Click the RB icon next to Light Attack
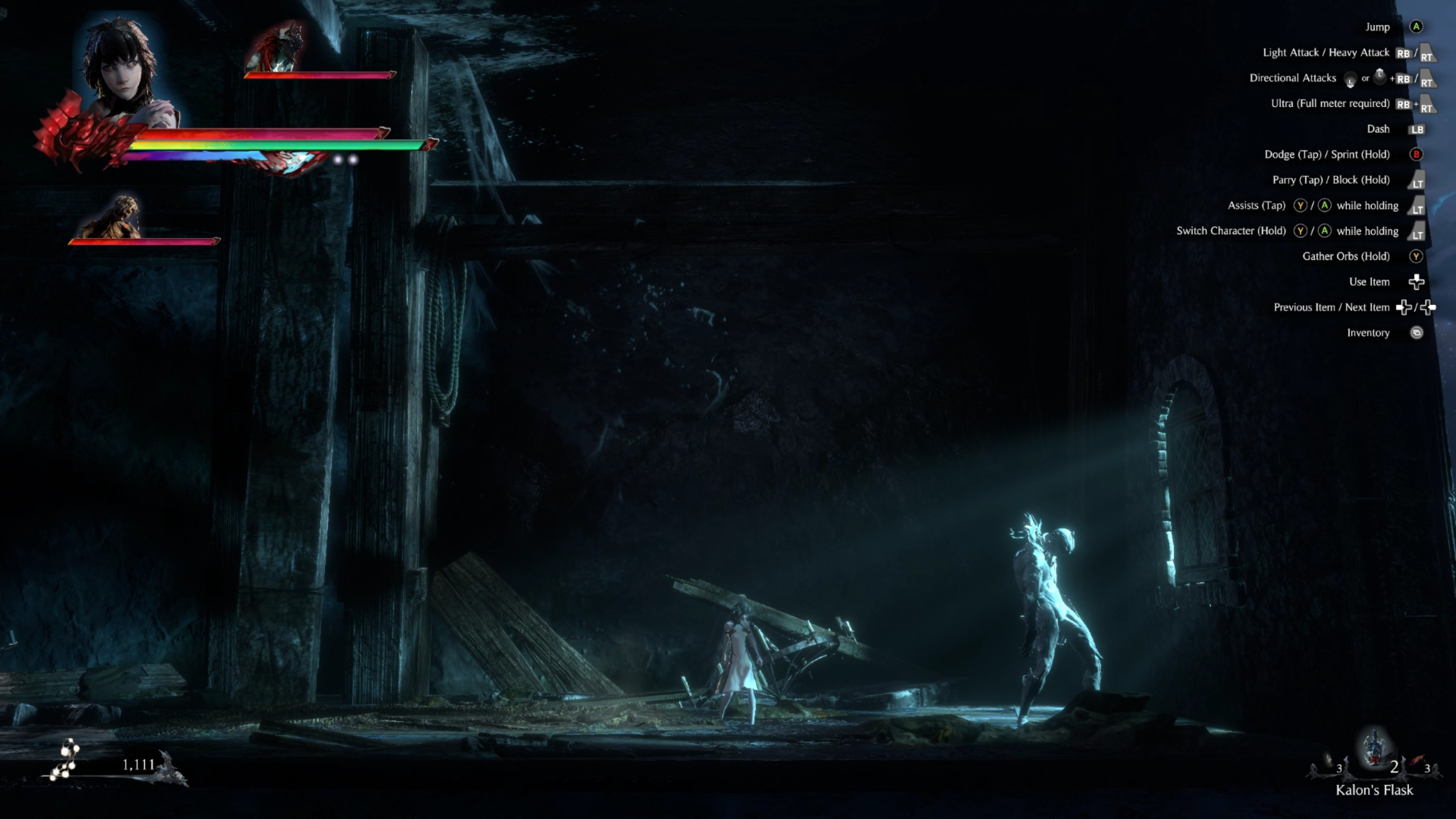Screen dimensions: 1456x819 pyautogui.click(x=1403, y=53)
